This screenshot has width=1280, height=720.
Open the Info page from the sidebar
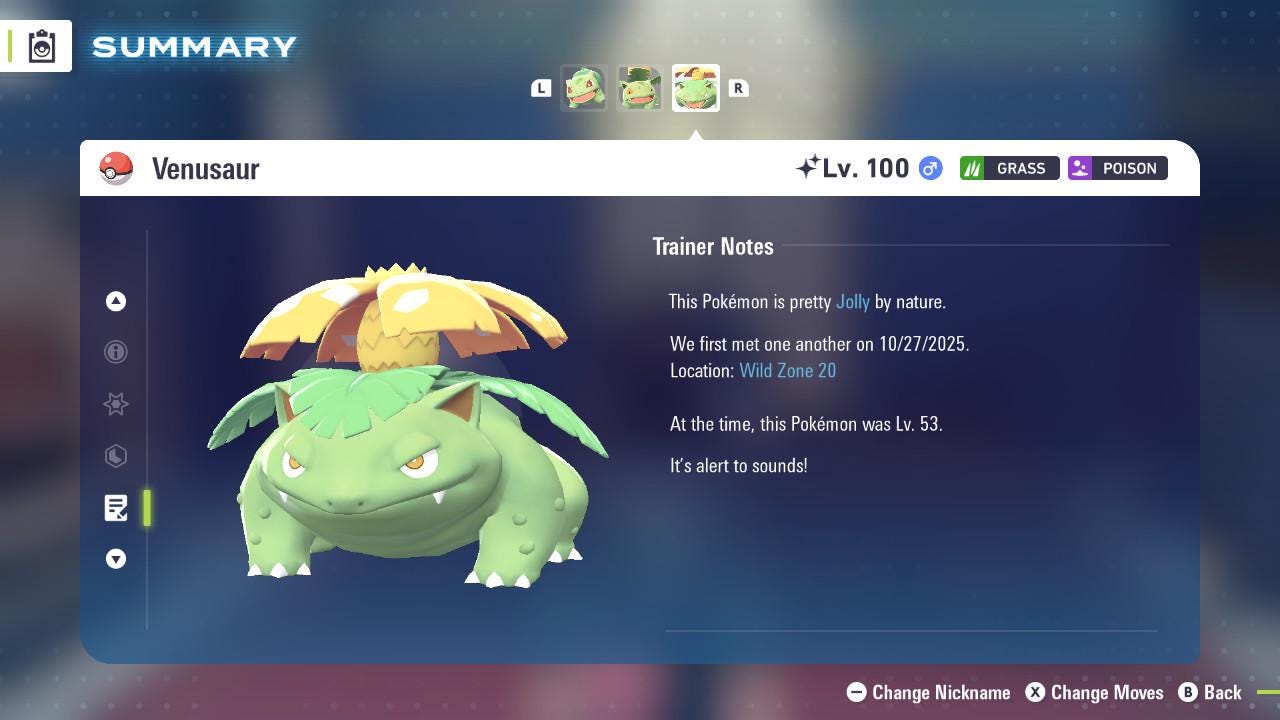[116, 352]
